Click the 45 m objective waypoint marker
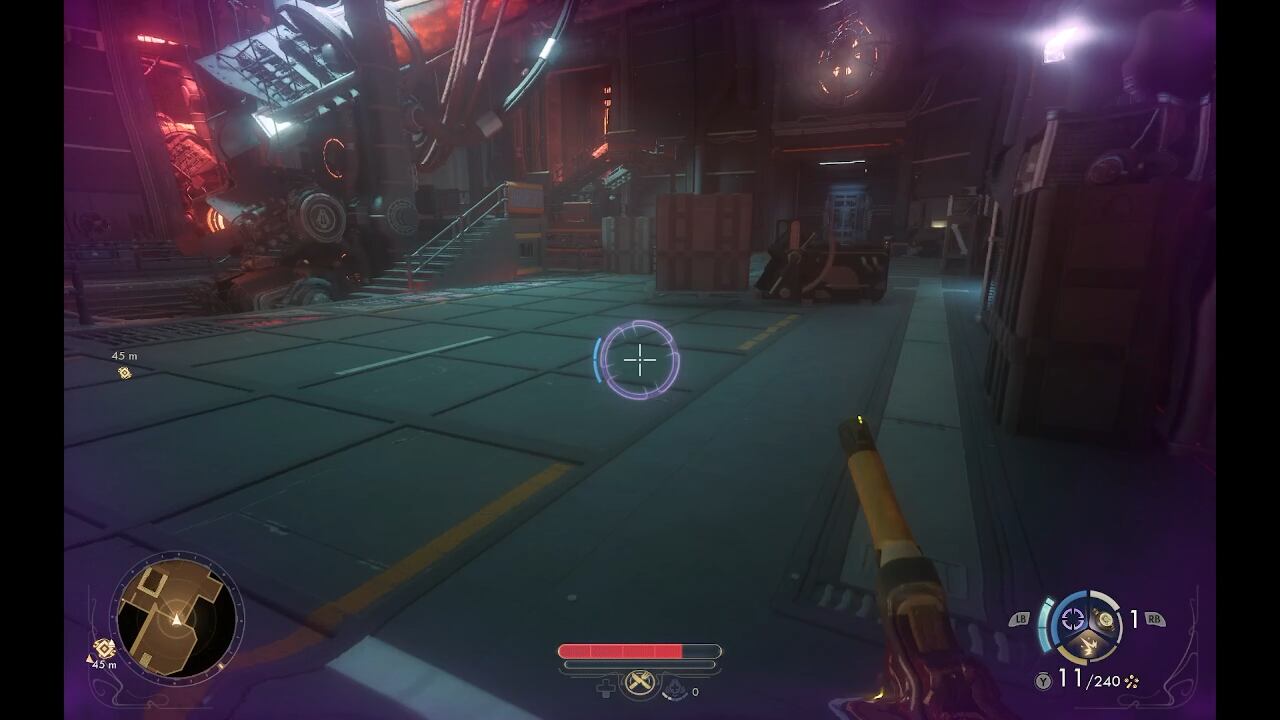The height and width of the screenshot is (720, 1280). point(125,372)
